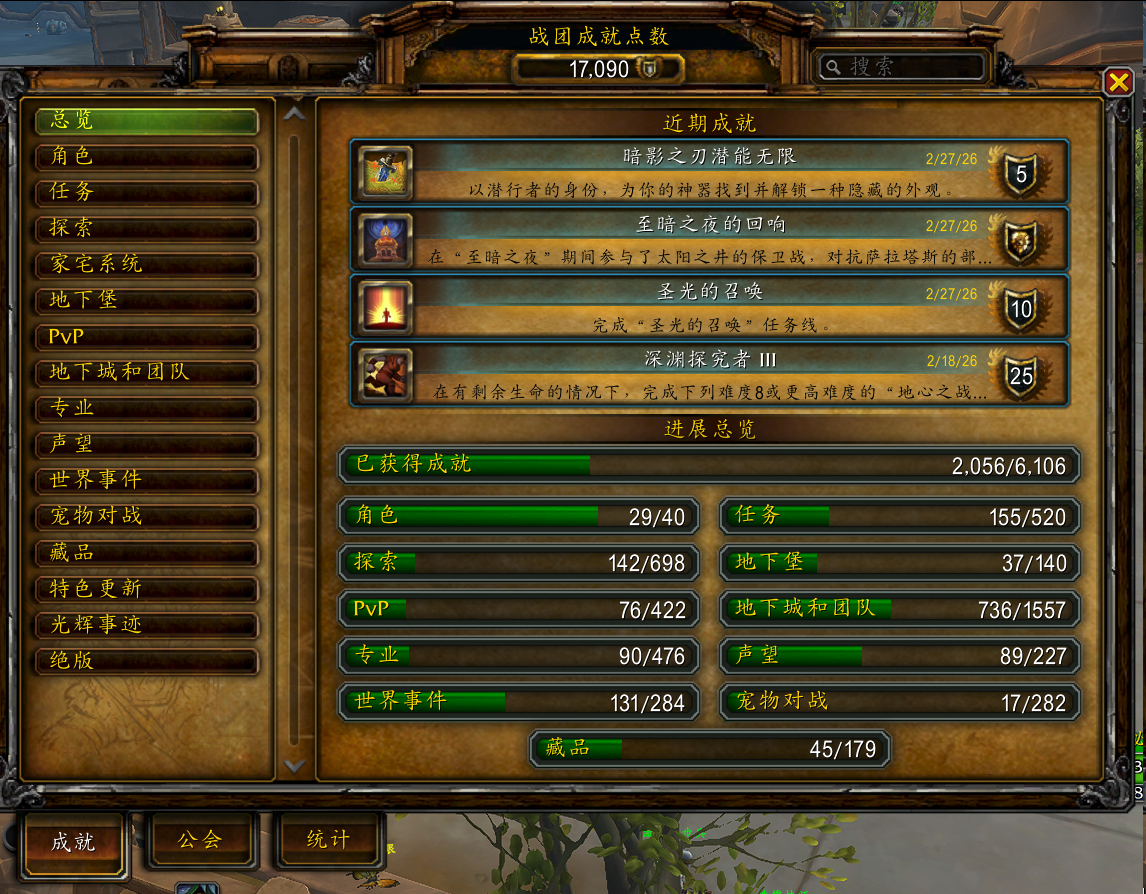The width and height of the screenshot is (1146, 894).
Task: Choose the 探索 category
Action: click(x=146, y=229)
